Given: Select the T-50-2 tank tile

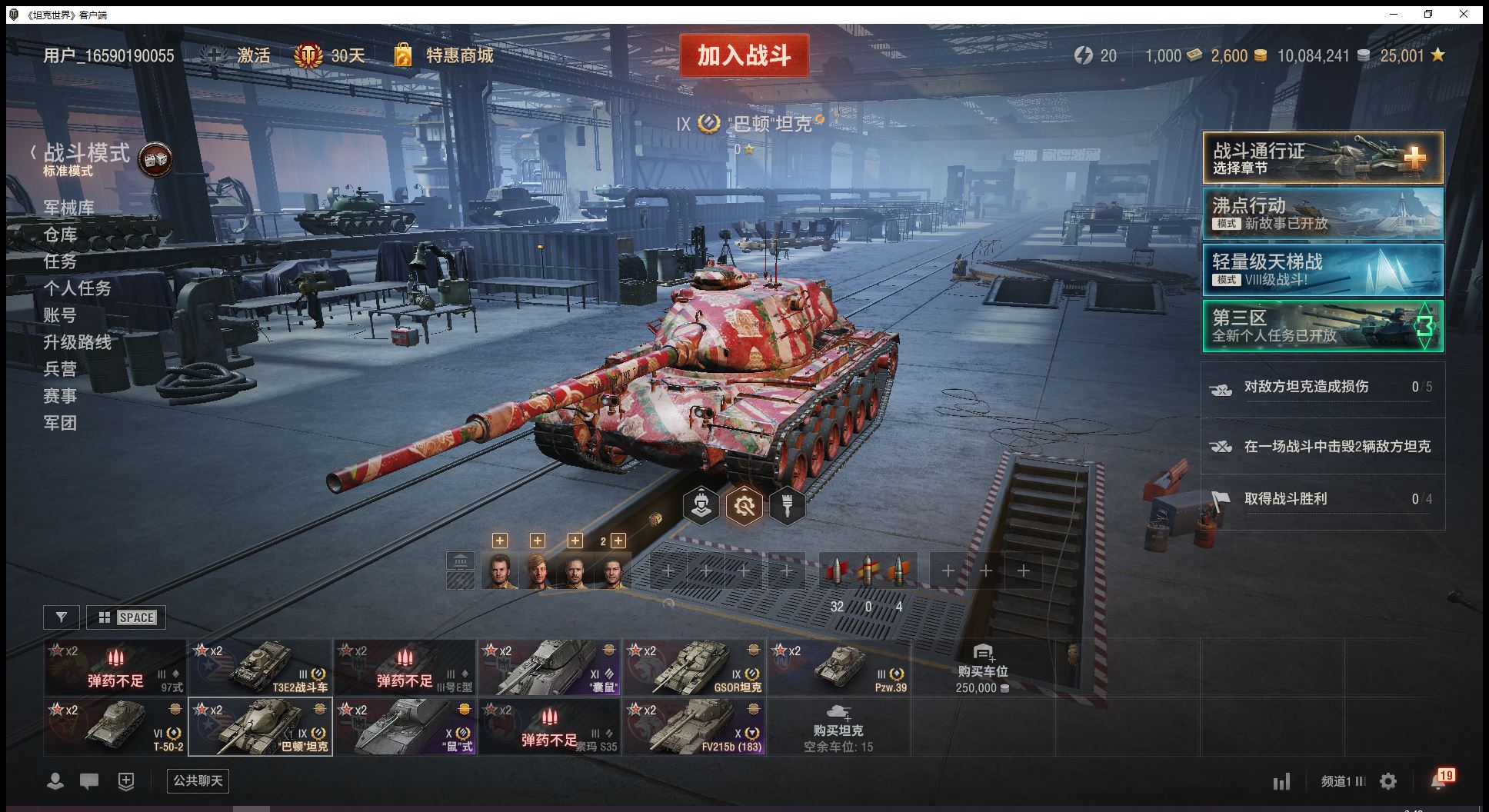Looking at the screenshot, I should pos(115,727).
